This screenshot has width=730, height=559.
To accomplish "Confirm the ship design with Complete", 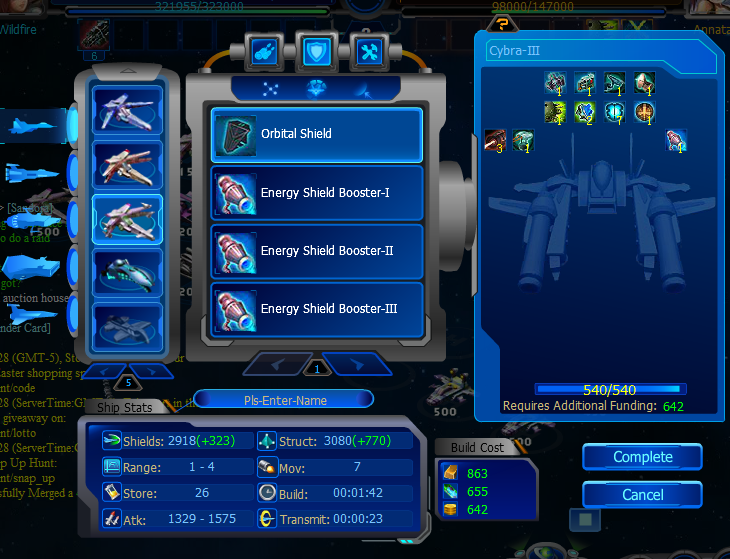I will point(642,457).
